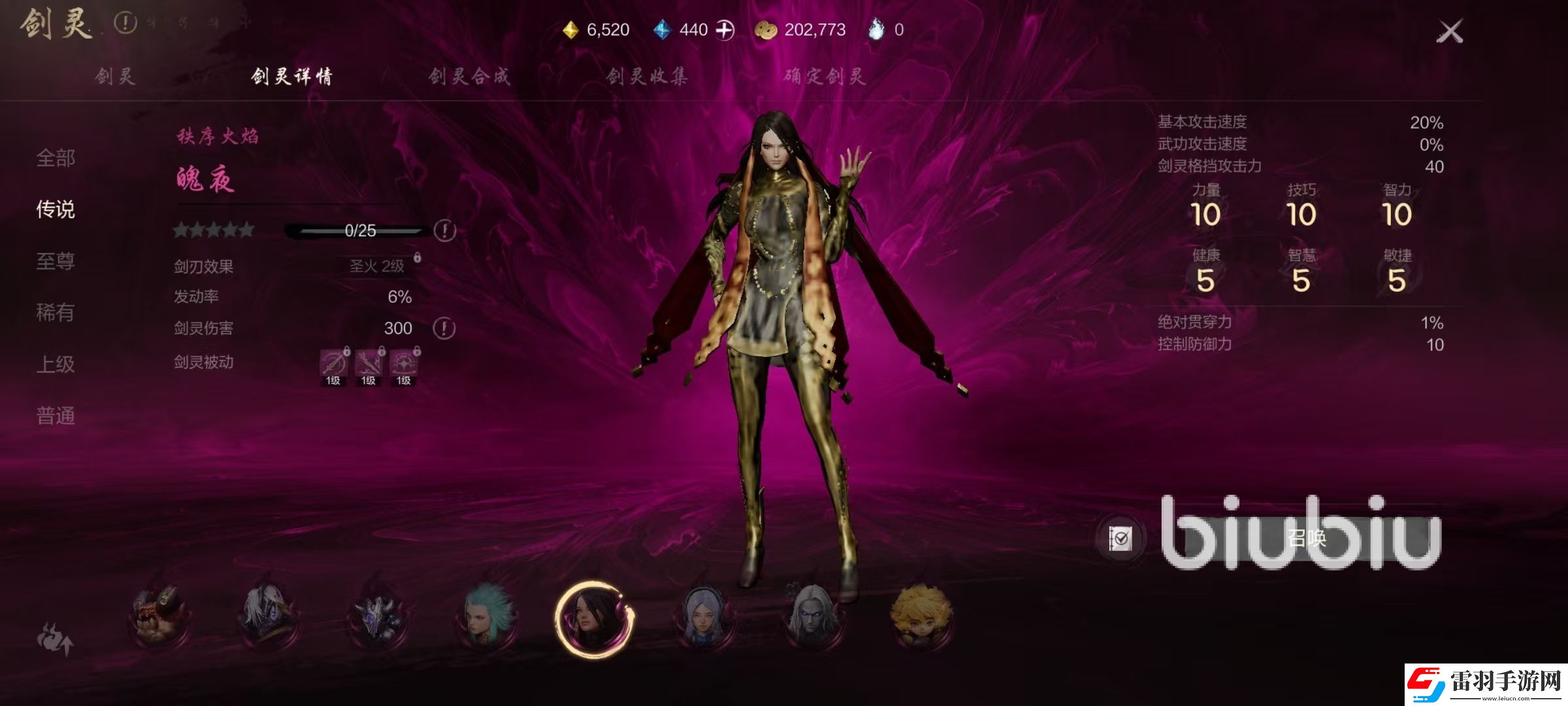Viewport: 1568px width, 706px height.
Task: Show the 剑灵详情 tab
Action: point(291,76)
